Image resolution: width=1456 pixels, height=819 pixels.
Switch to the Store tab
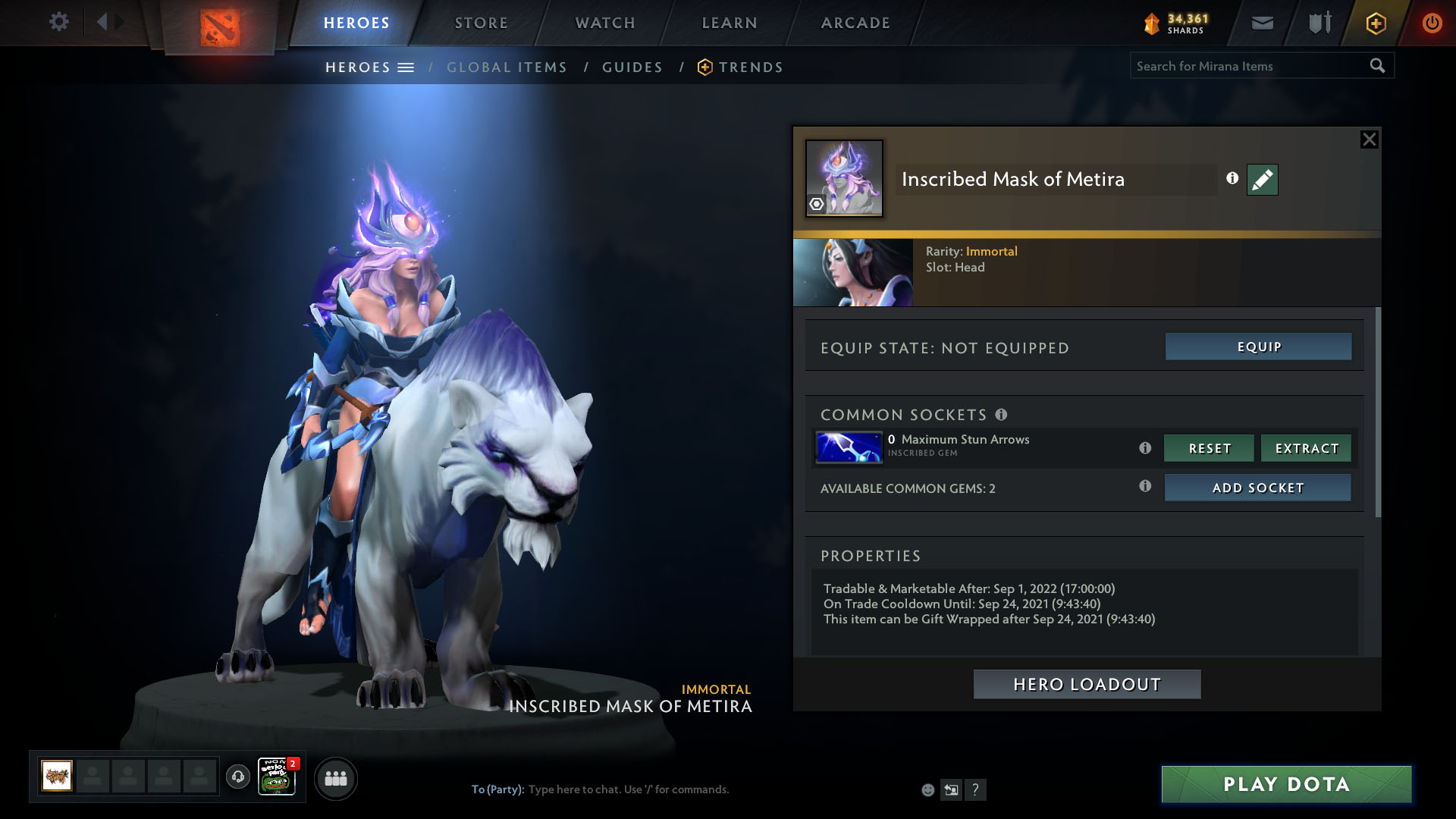[481, 23]
